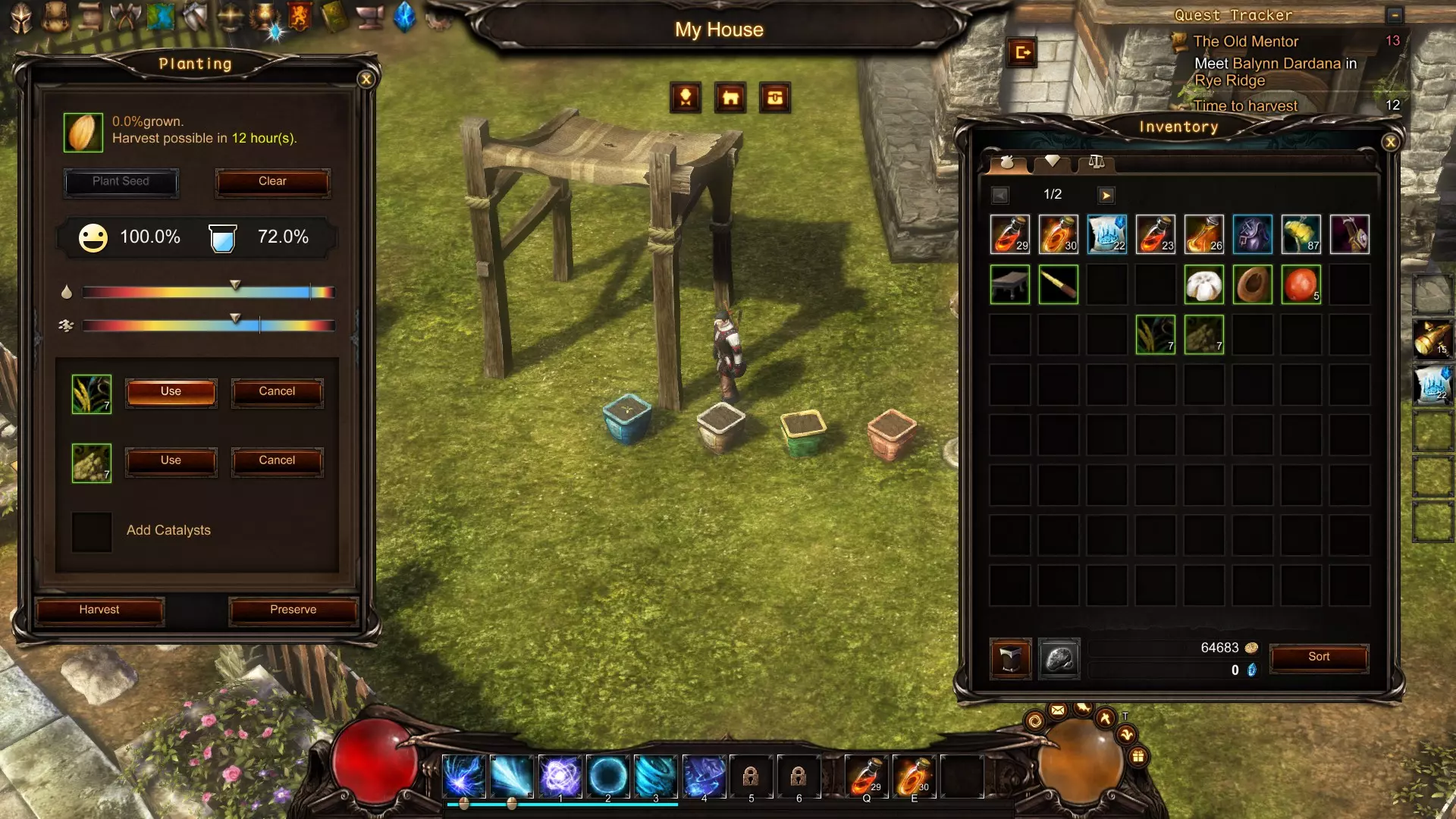This screenshot has width=1456, height=819.
Task: Open The Old Mentor quest entry
Action: point(1245,42)
